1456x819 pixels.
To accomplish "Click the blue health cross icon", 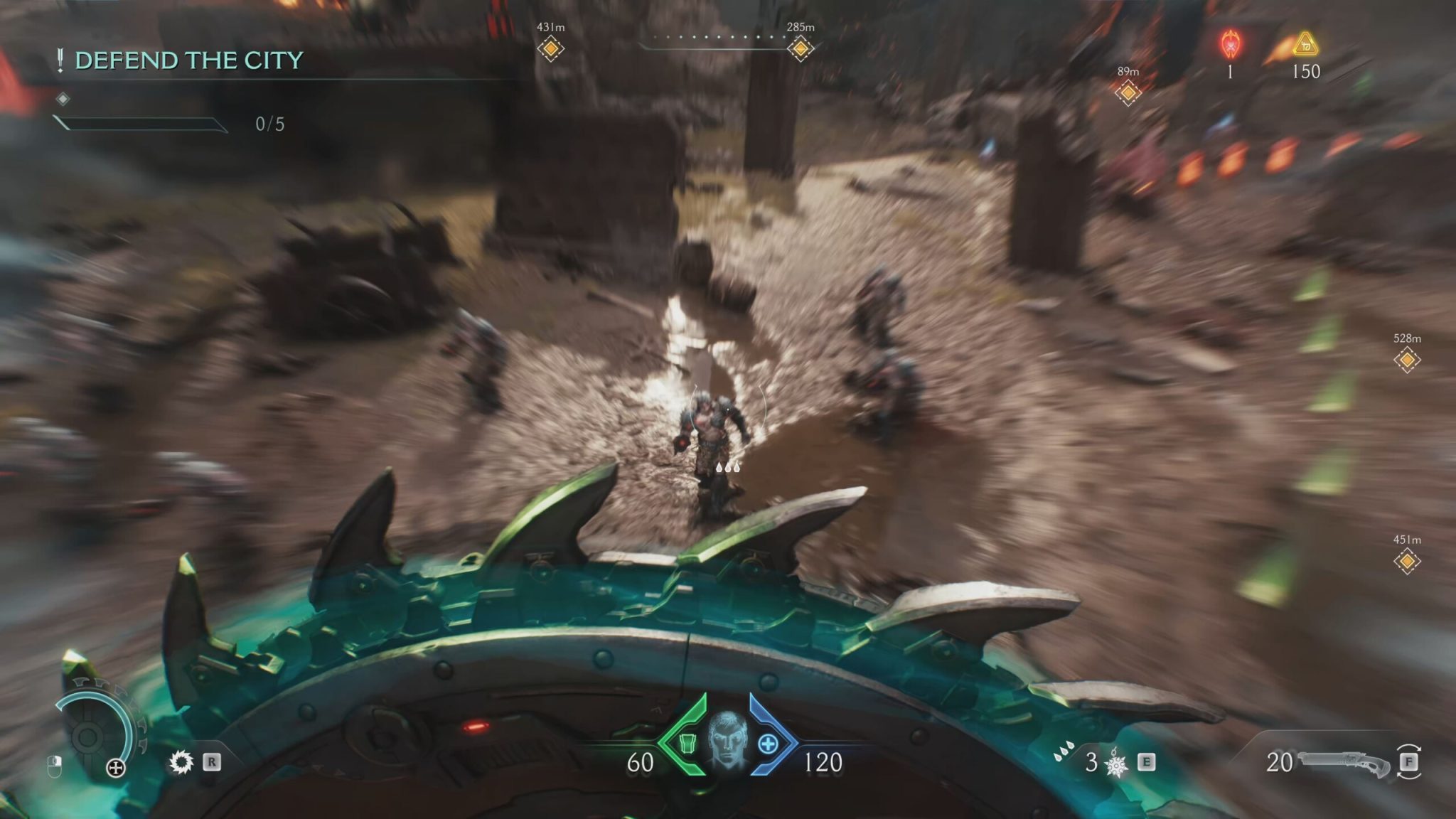I will click(768, 744).
